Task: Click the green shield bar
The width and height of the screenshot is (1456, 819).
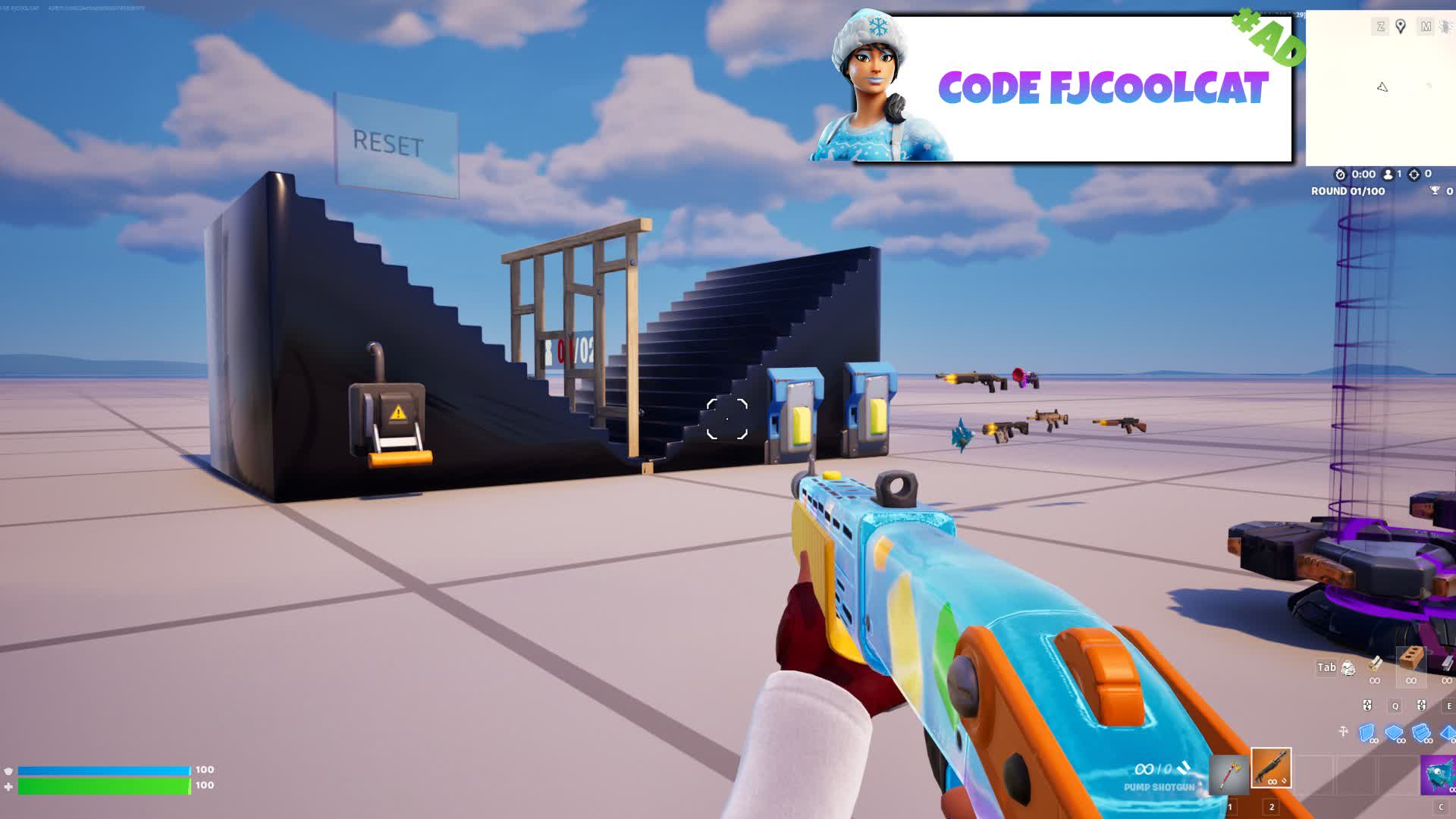Action: click(102, 786)
